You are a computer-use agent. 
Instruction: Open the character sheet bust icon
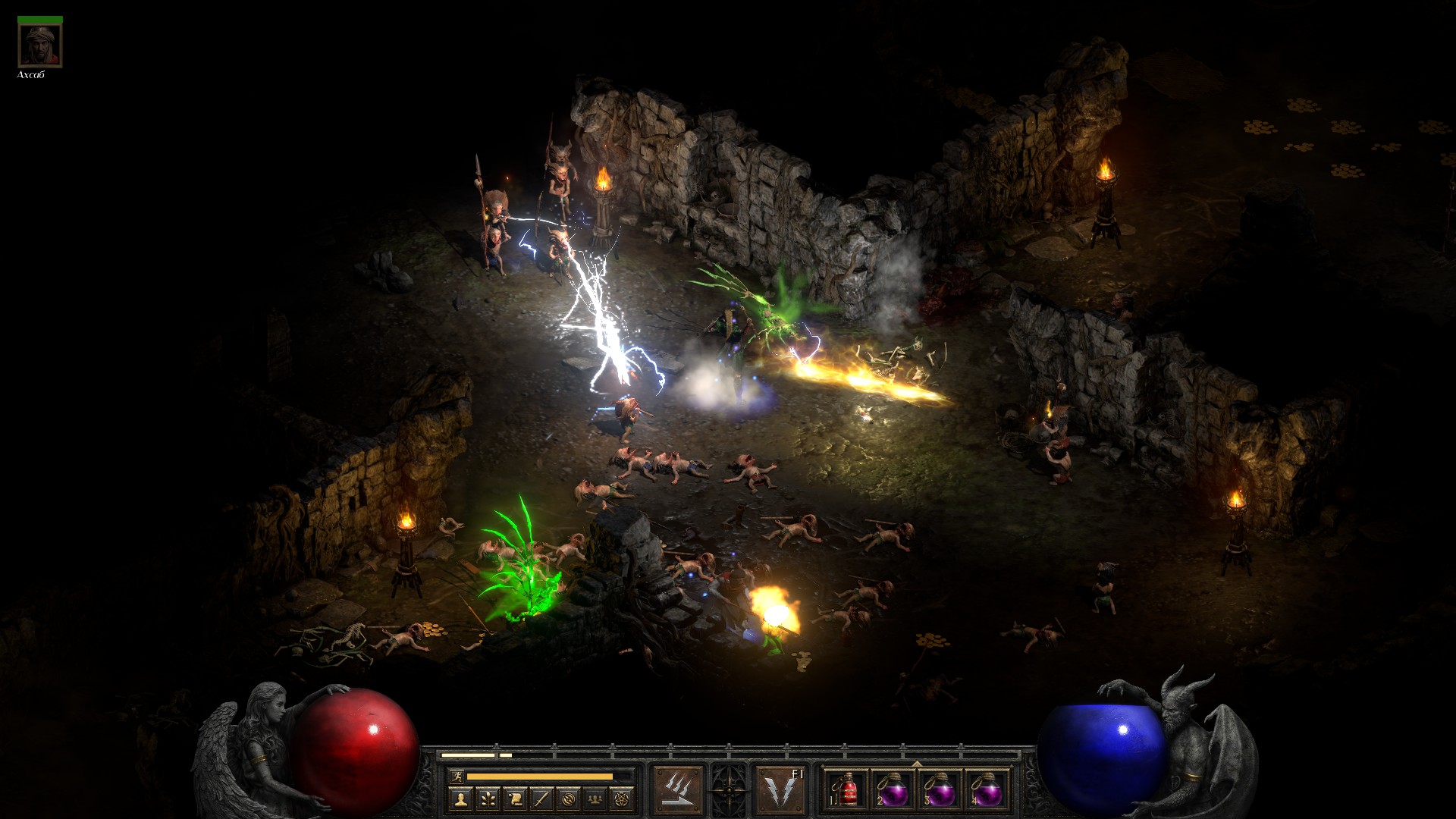tap(461, 799)
